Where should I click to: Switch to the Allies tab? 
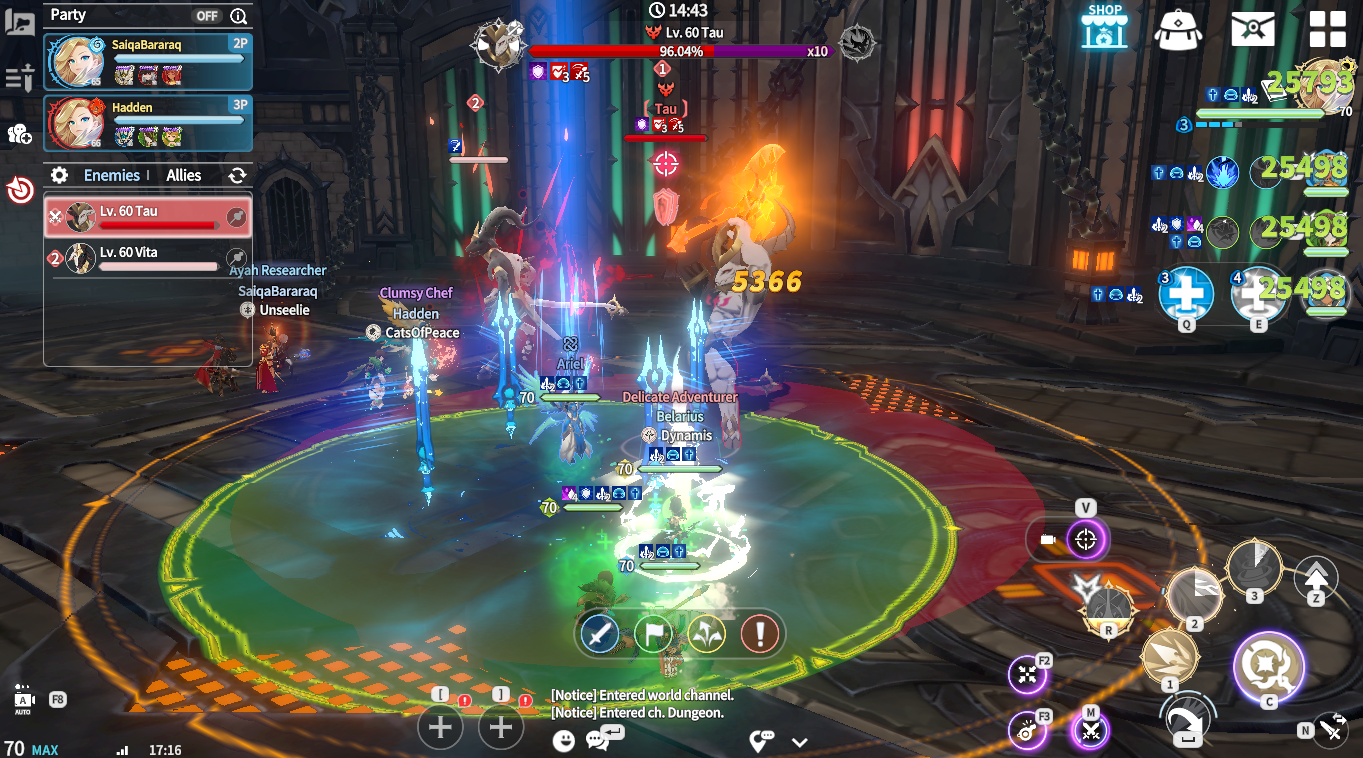[184, 175]
